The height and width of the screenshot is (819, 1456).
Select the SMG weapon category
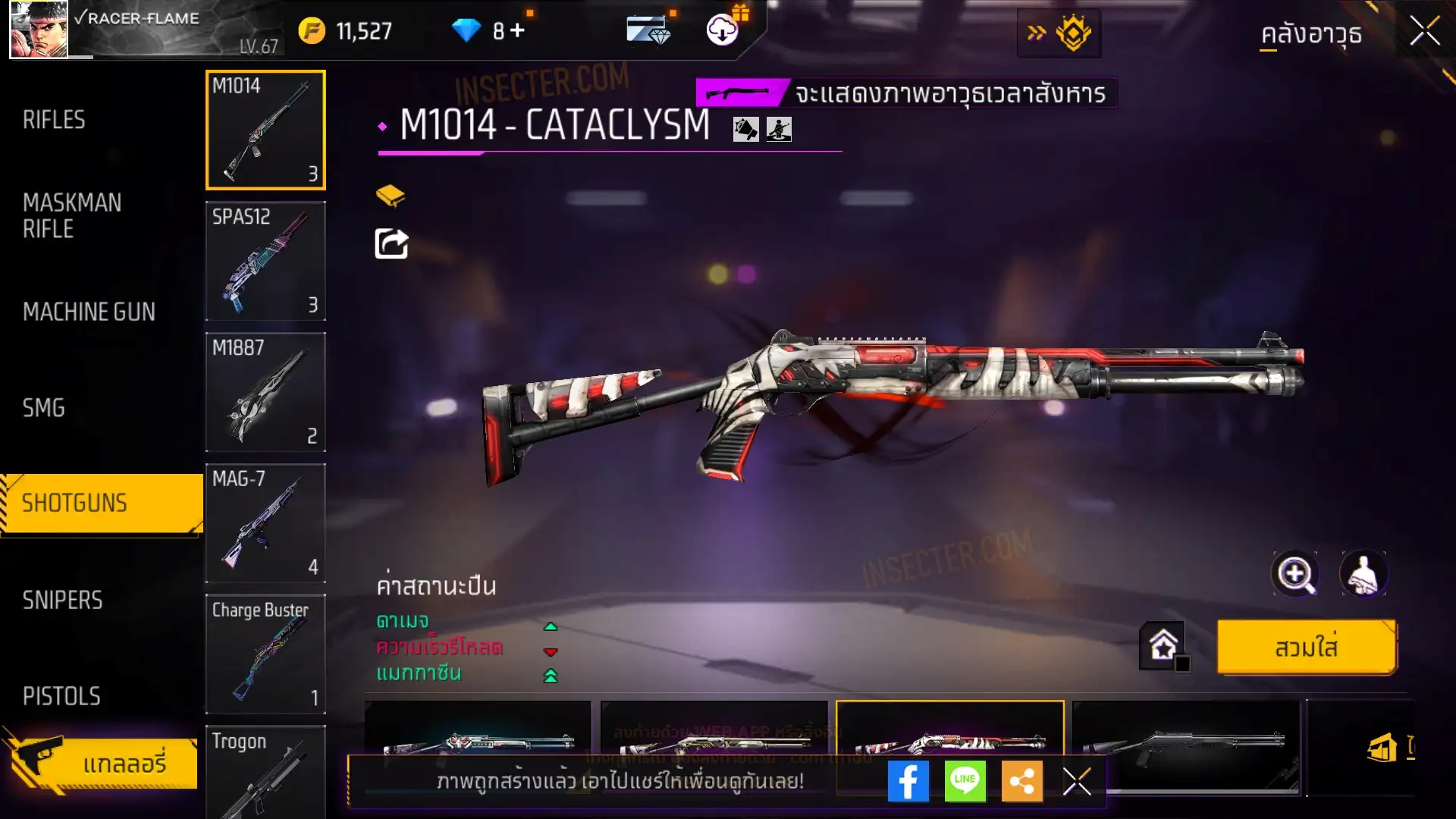point(44,408)
